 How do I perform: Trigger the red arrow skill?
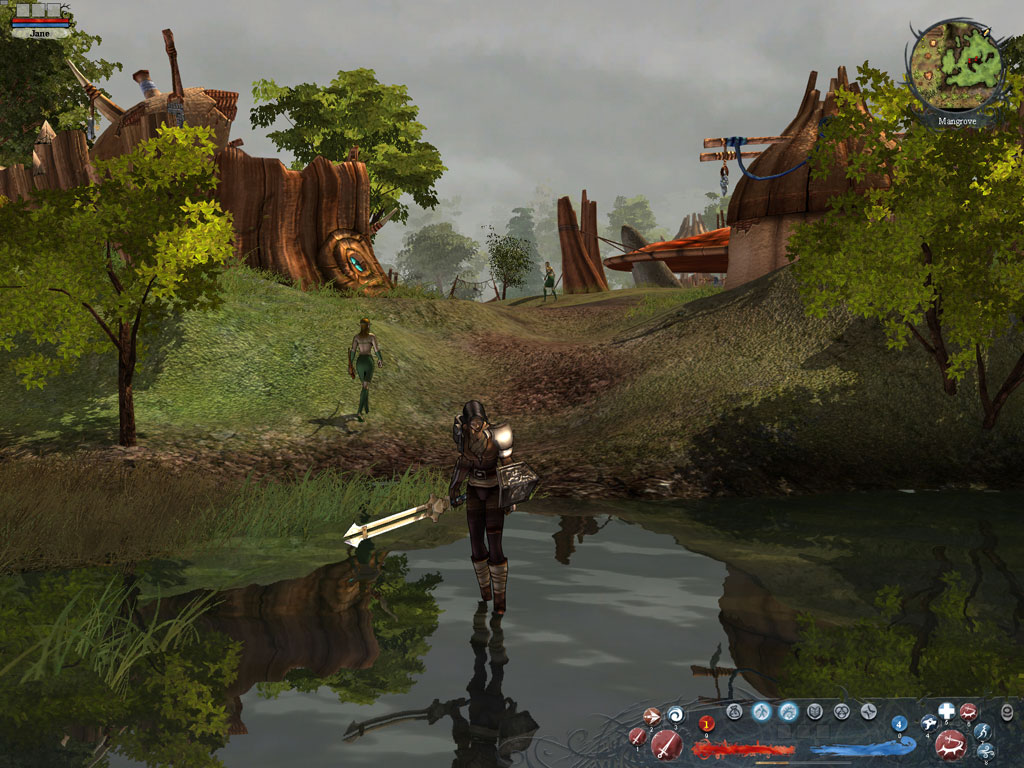[x=651, y=716]
